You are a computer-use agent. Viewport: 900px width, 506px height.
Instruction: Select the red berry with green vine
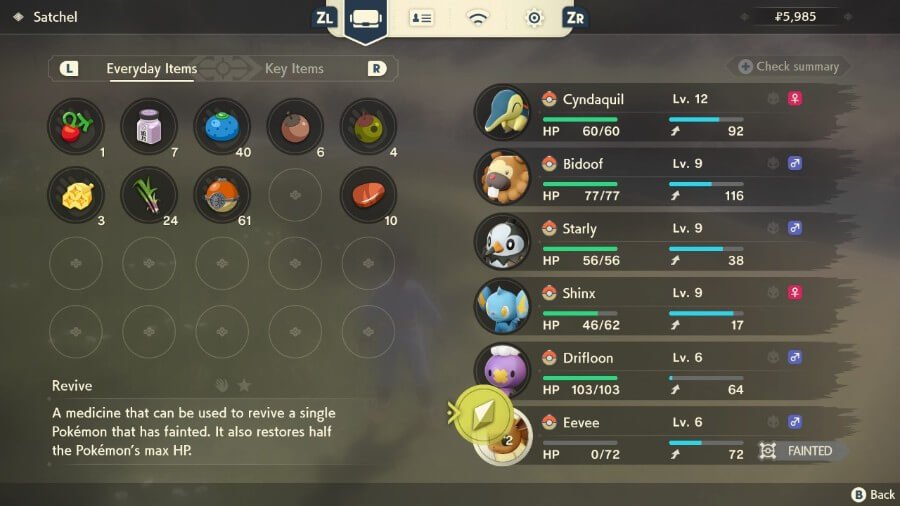pos(76,126)
